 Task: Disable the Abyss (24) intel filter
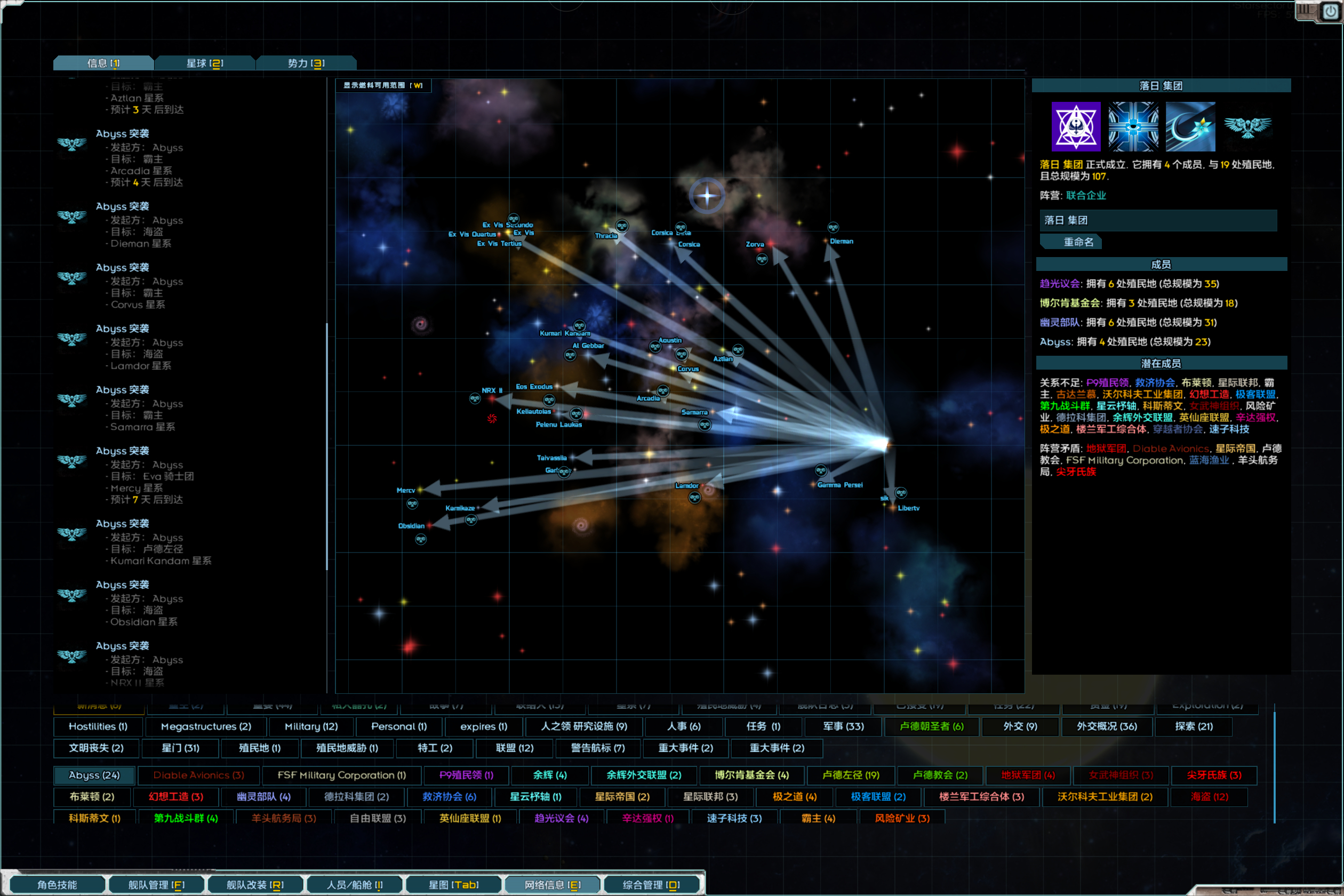(94, 775)
